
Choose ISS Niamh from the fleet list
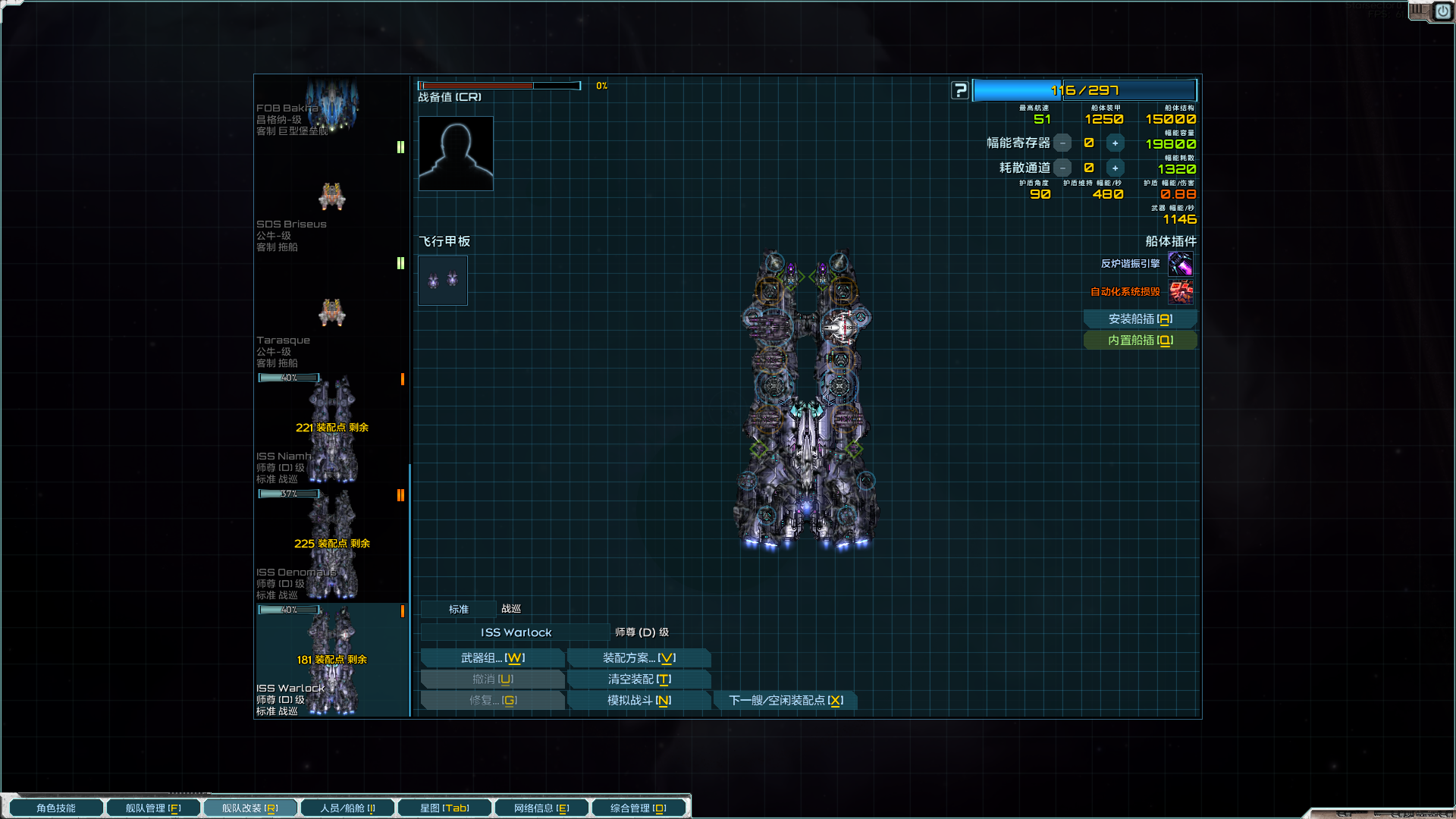click(331, 432)
